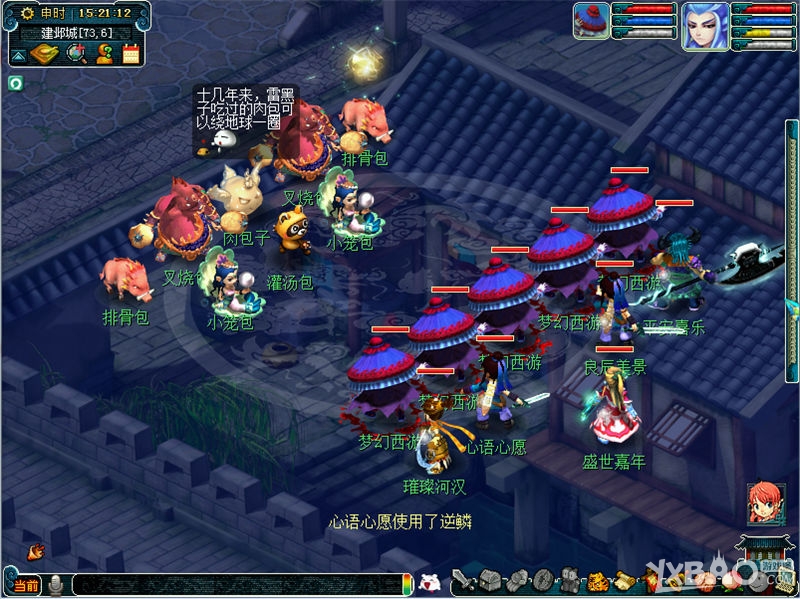Image resolution: width=800 pixels, height=599 pixels.
Task: Open the treasure chest inventory icon
Action: [x=490, y=580]
